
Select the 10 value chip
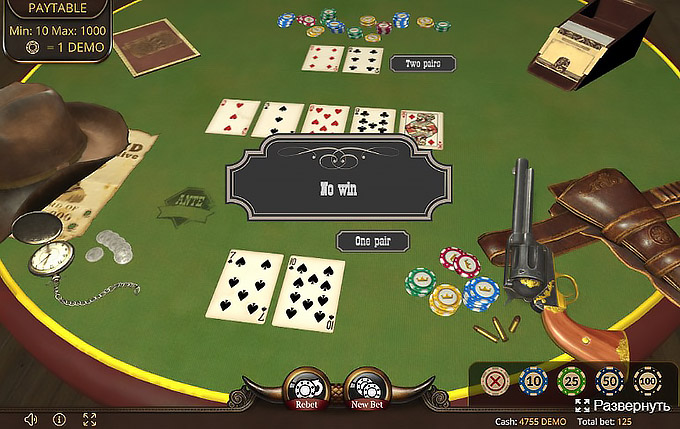pyautogui.click(x=533, y=381)
